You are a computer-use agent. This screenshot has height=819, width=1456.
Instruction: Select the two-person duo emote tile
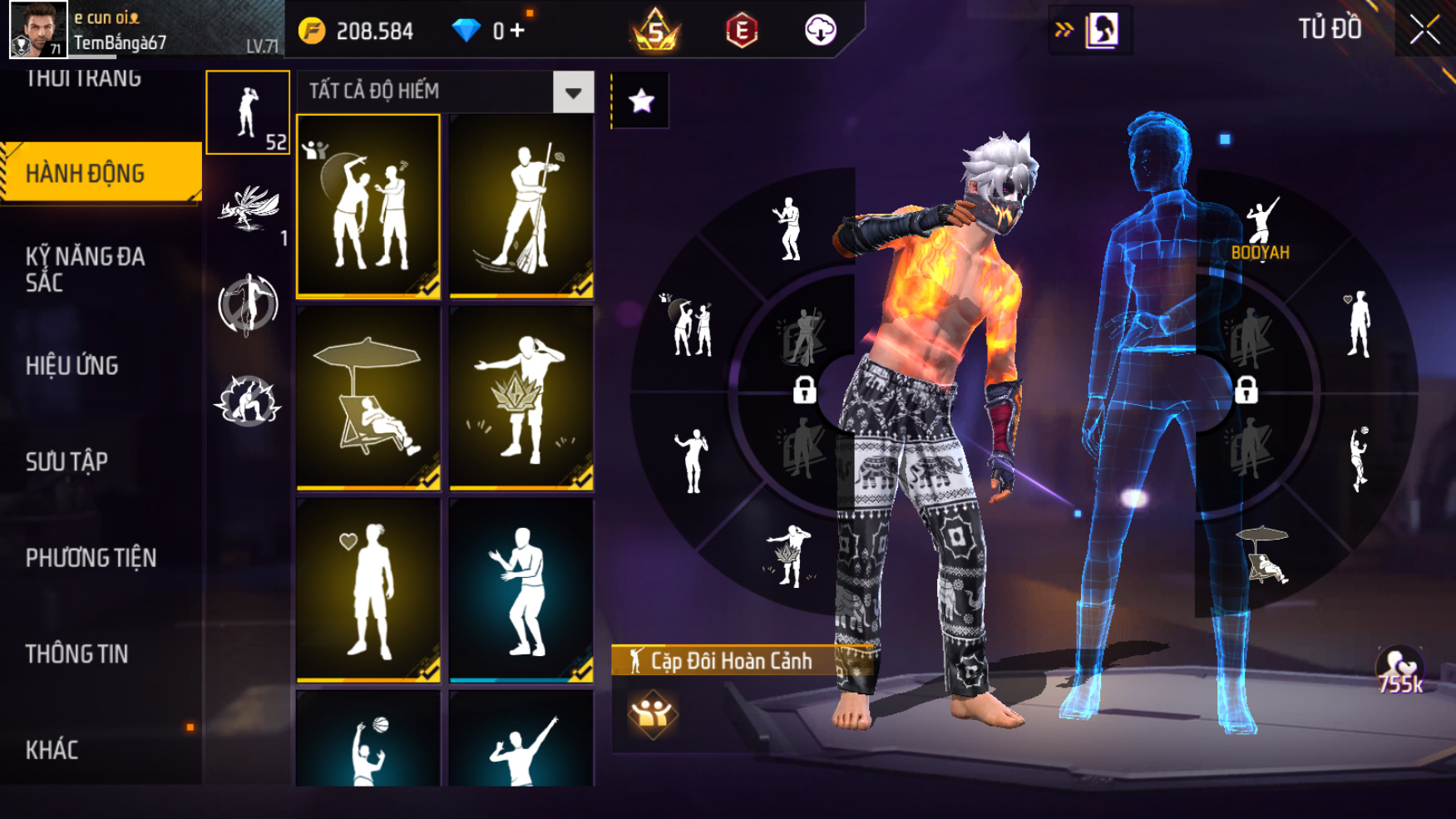click(368, 206)
